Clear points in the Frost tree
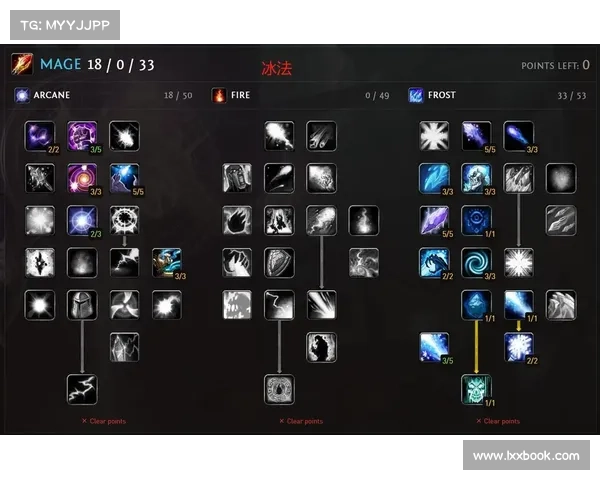Screen dimensions: 600x480 (497, 421)
